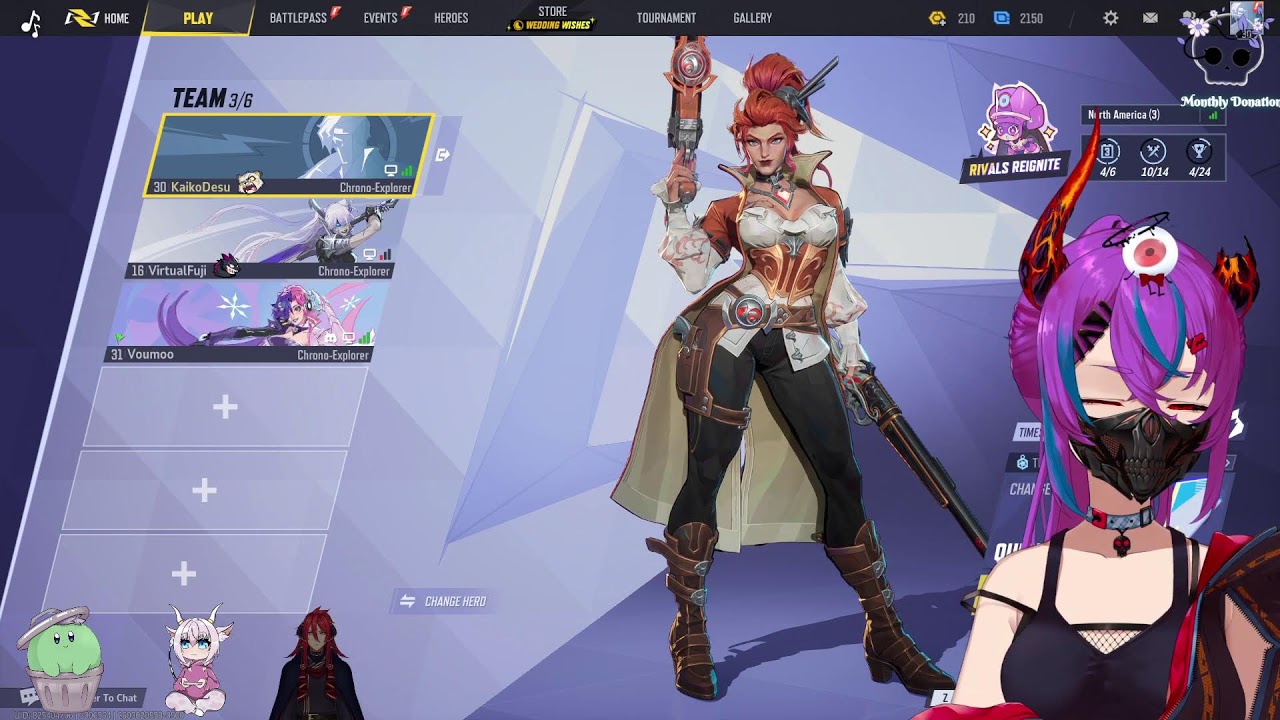This screenshot has width=1280, height=720.
Task: Open the Gallery tab
Action: 752,18
